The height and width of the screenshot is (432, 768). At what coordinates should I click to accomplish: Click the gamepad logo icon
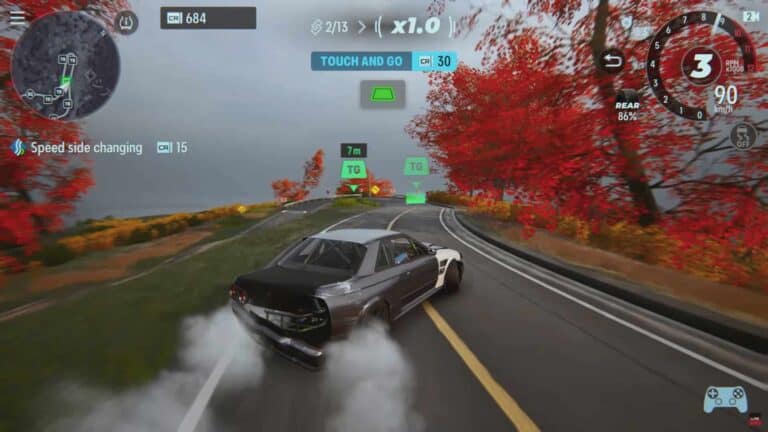tap(725, 399)
